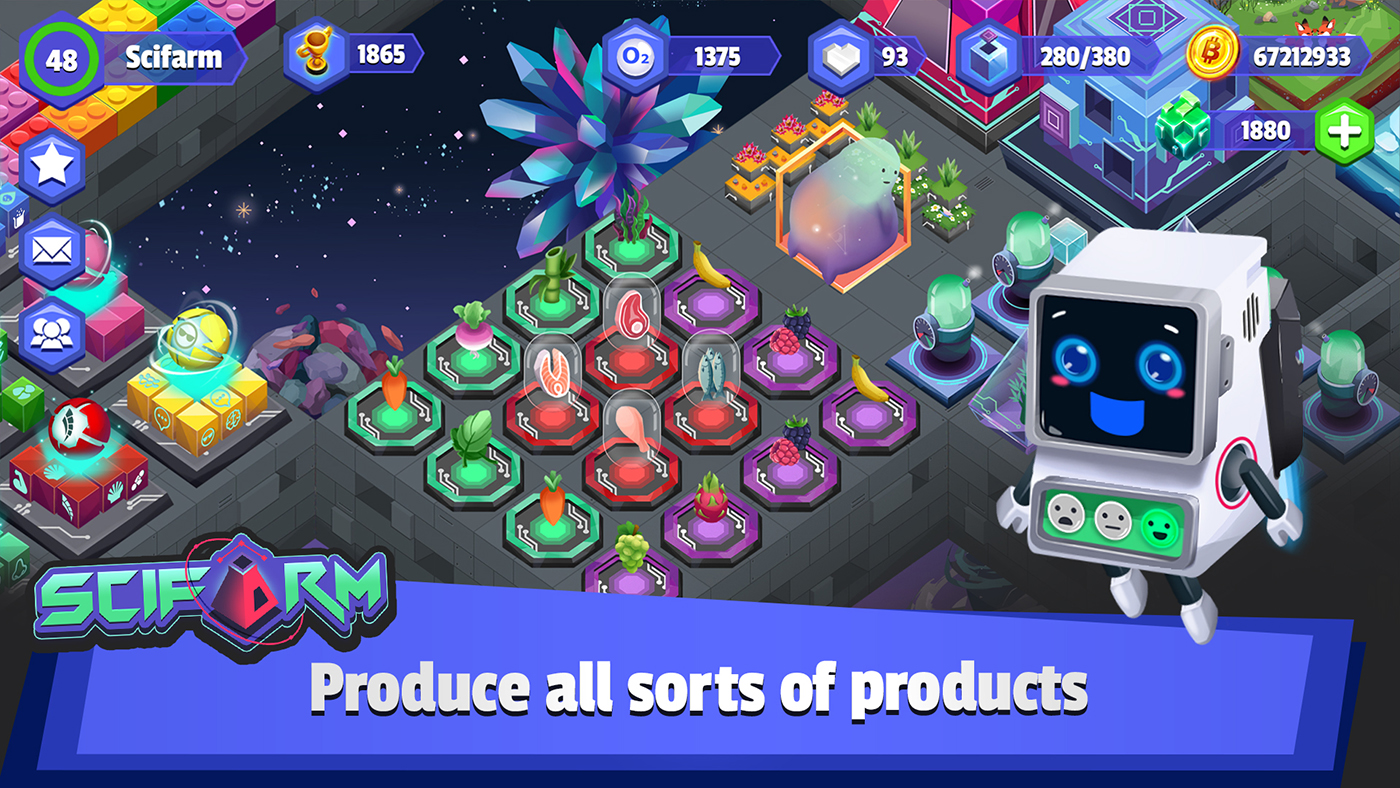Select the O2 oxygen resource icon
This screenshot has height=788, width=1400.
pos(634,56)
